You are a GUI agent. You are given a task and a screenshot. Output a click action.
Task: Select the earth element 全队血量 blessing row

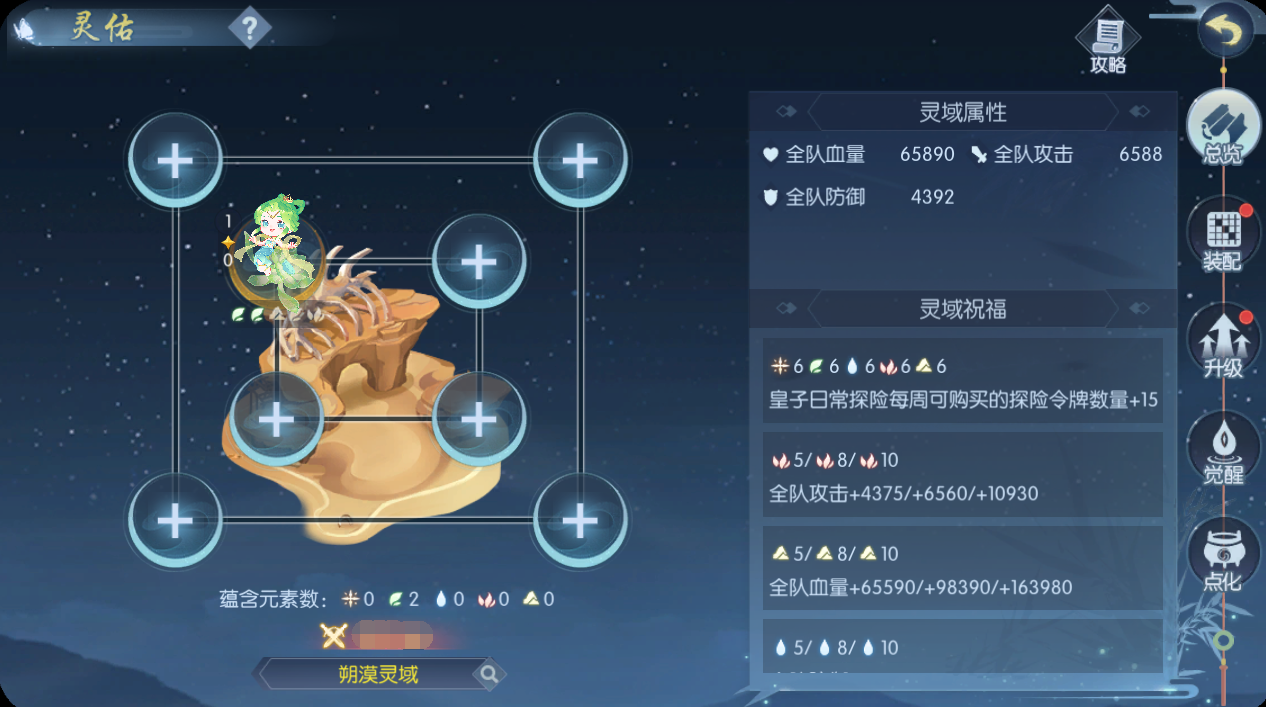(x=962, y=570)
